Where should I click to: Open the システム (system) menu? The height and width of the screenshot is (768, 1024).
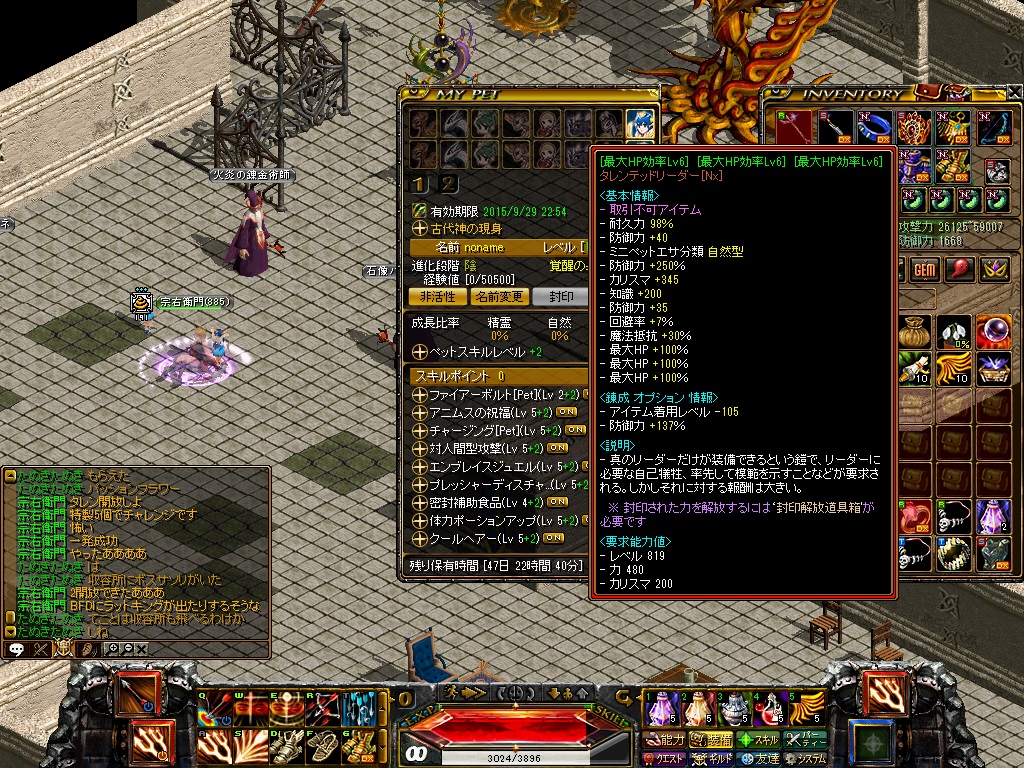coord(805,759)
